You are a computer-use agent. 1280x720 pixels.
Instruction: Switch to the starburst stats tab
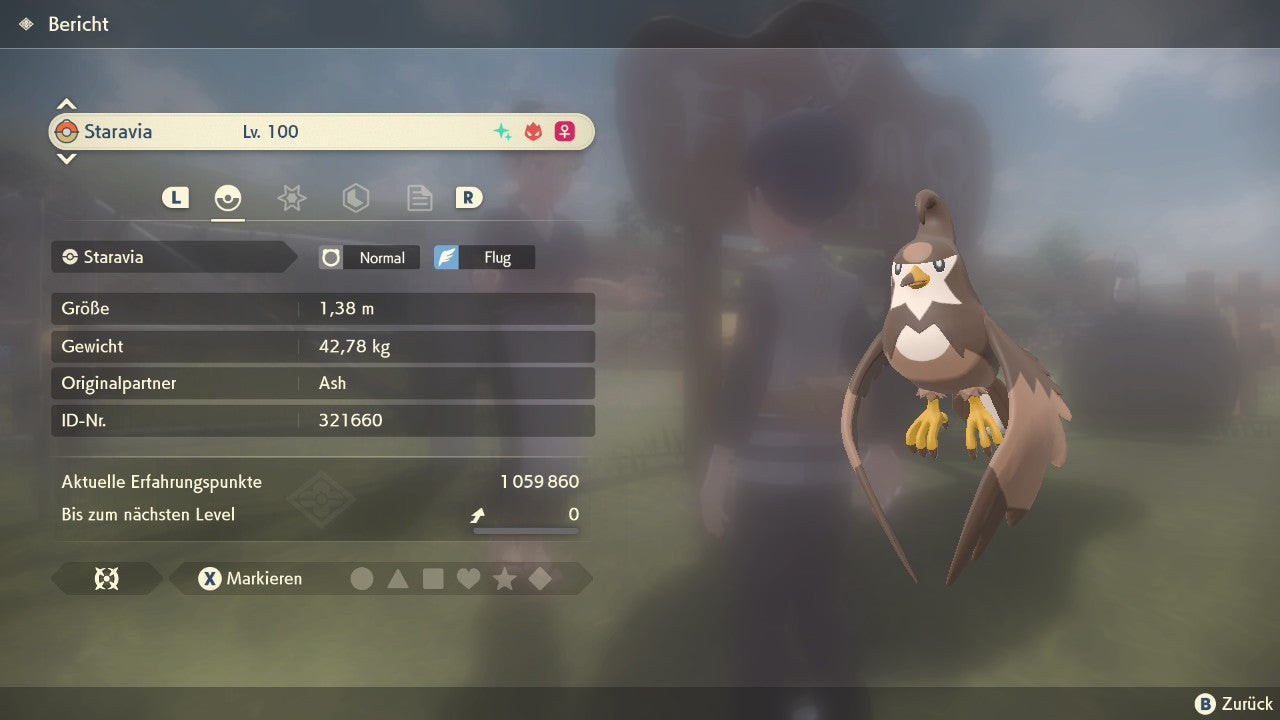(291, 198)
